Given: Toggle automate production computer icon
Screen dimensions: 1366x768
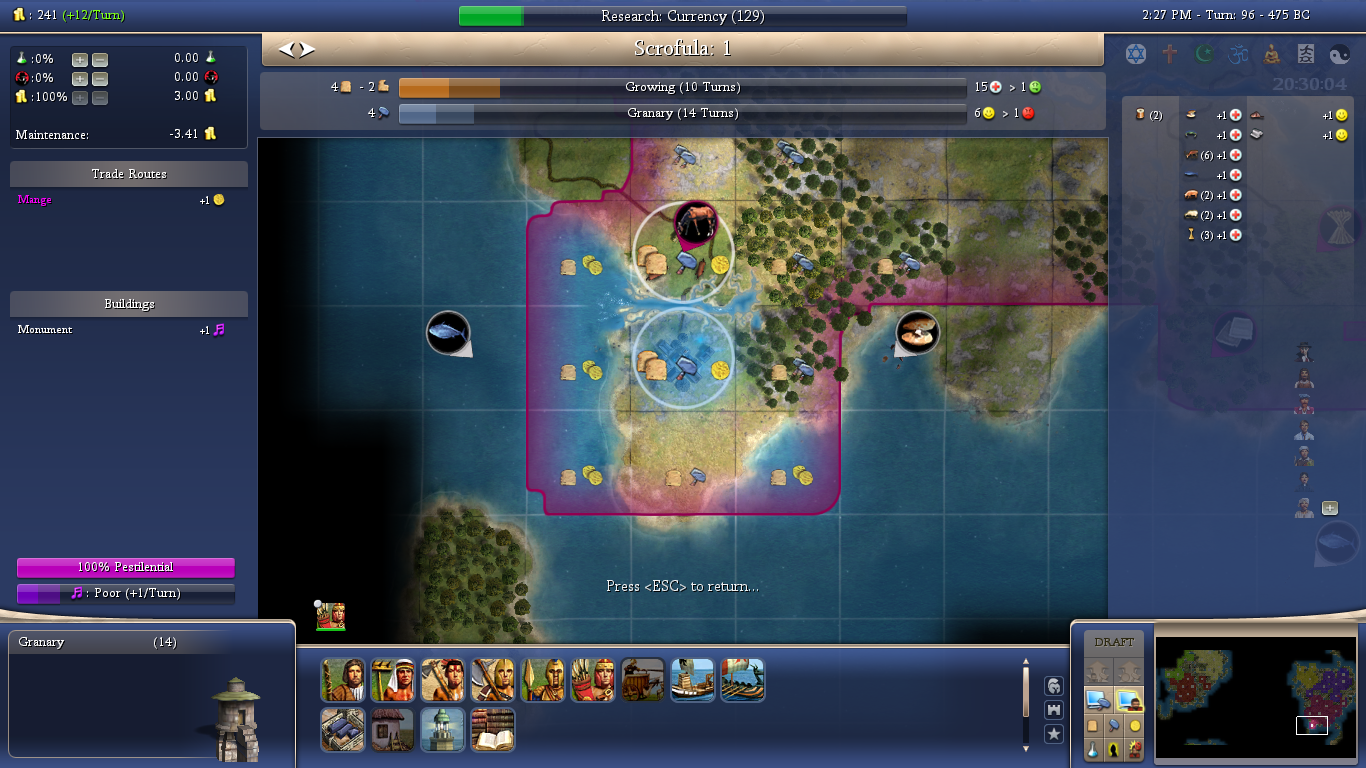Looking at the screenshot, I should [1098, 700].
